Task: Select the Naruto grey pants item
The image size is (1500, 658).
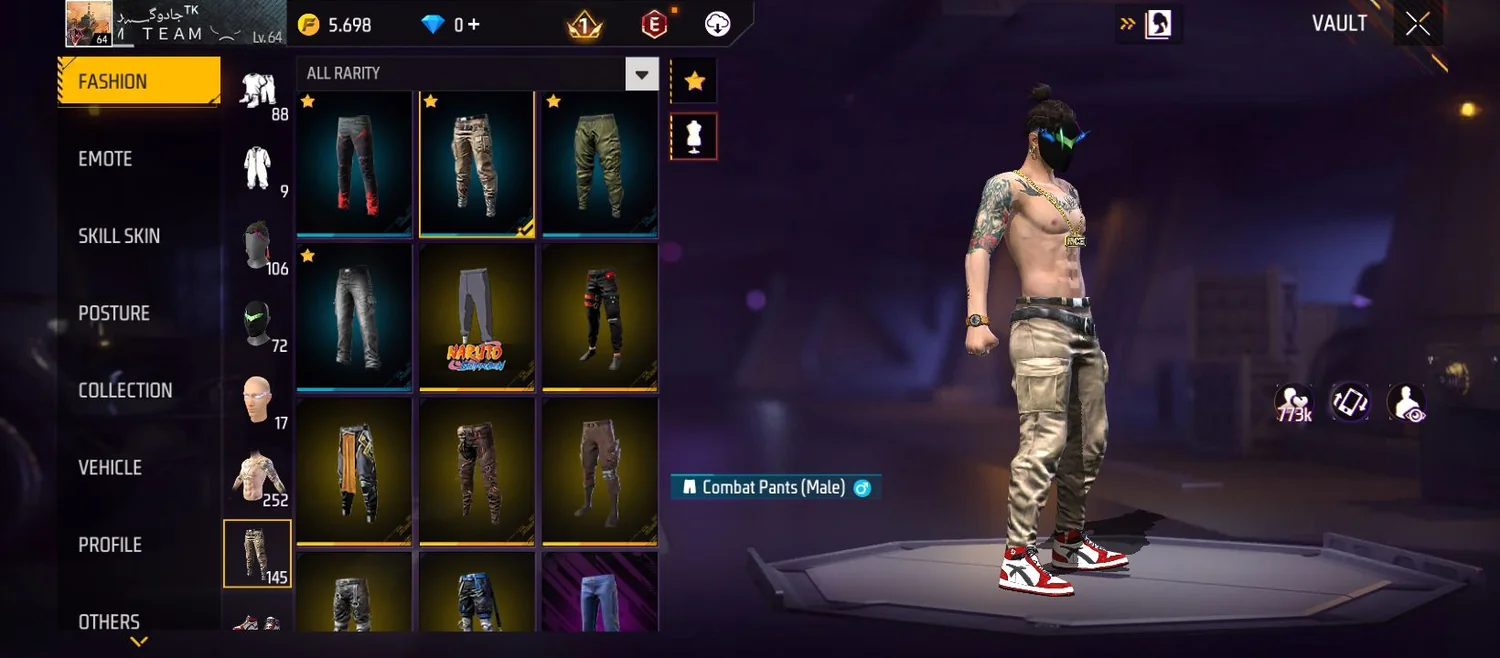Action: click(x=477, y=317)
